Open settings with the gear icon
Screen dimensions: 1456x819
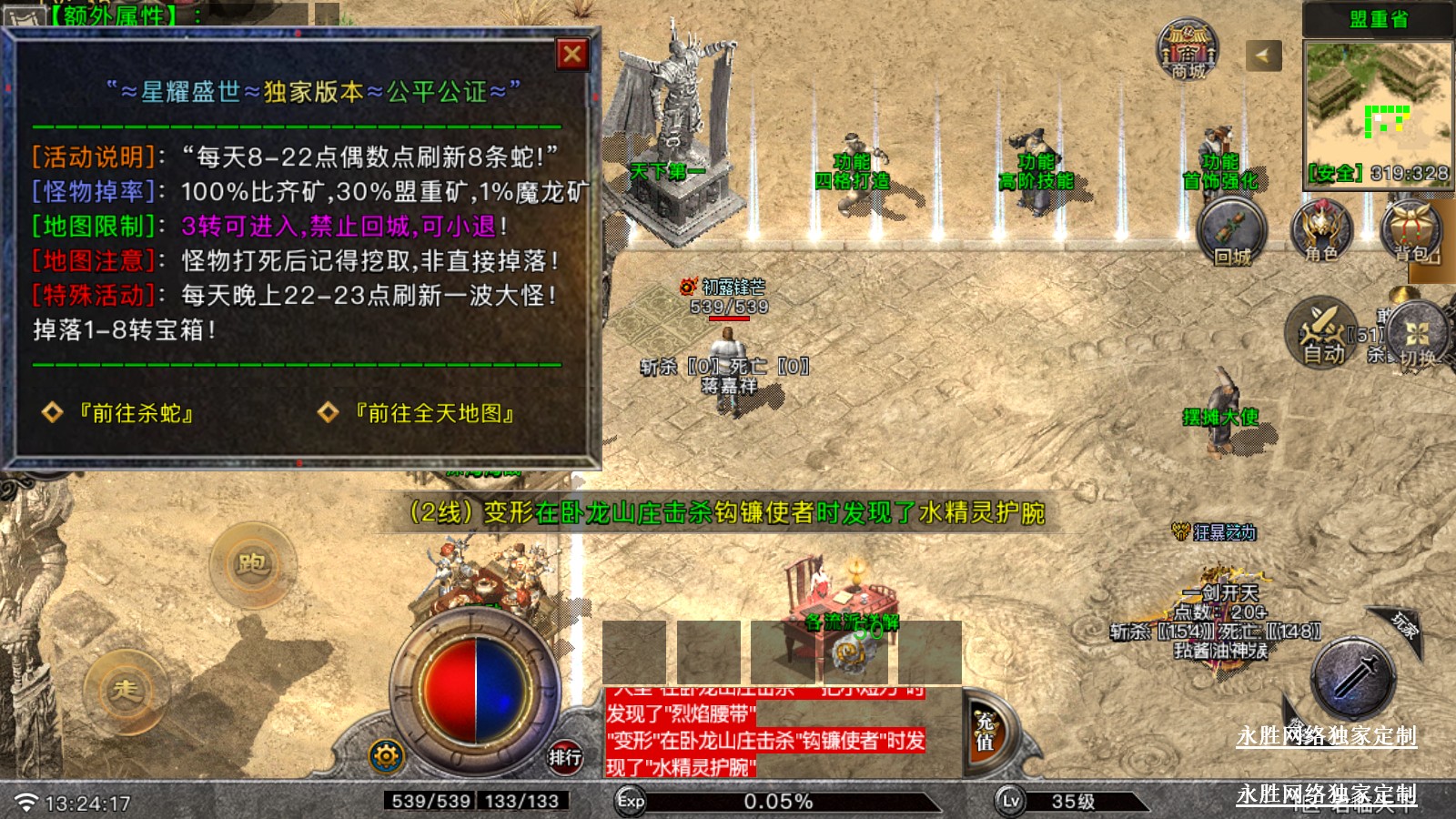[386, 755]
